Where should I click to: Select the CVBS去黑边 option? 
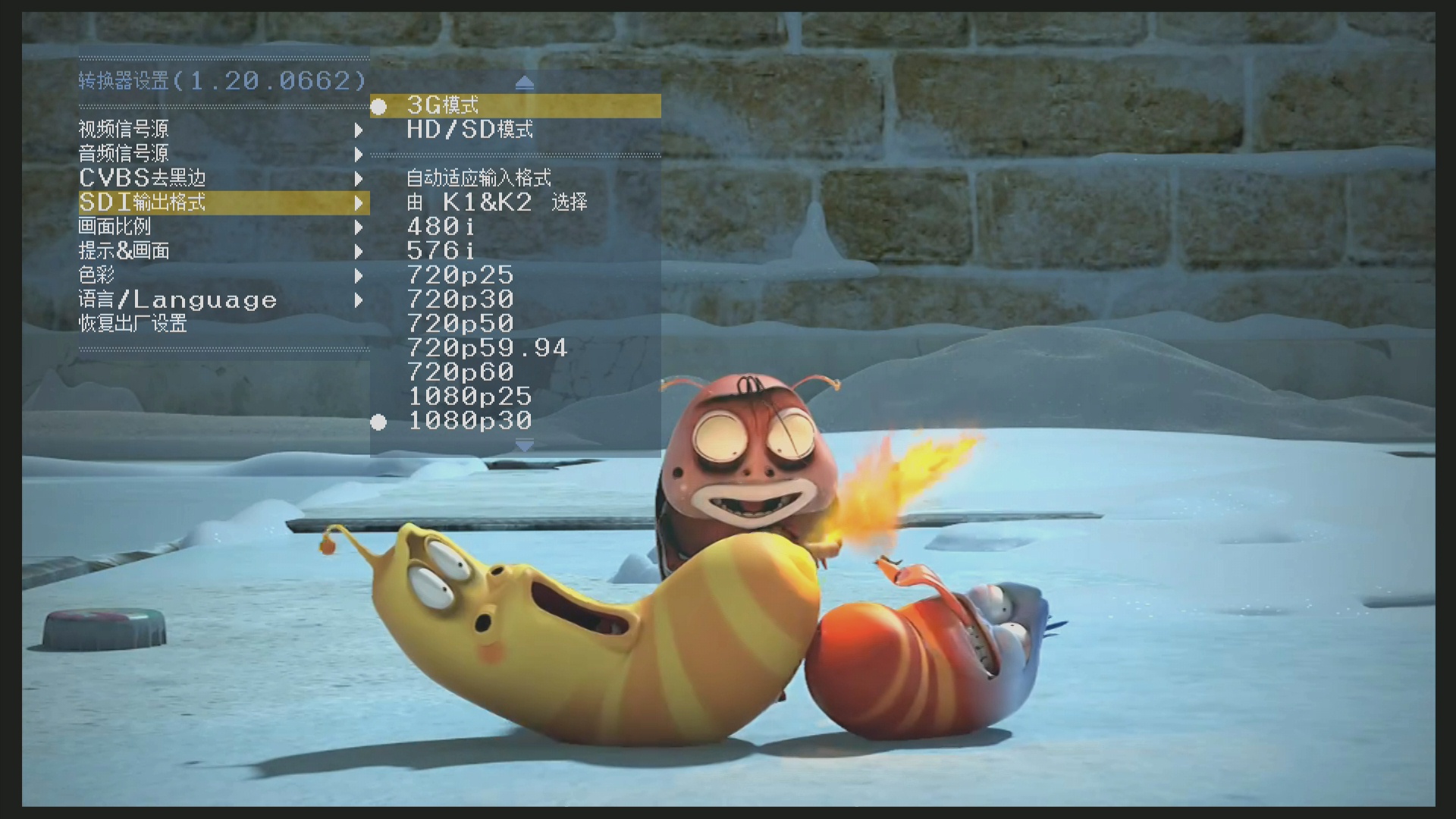click(143, 178)
